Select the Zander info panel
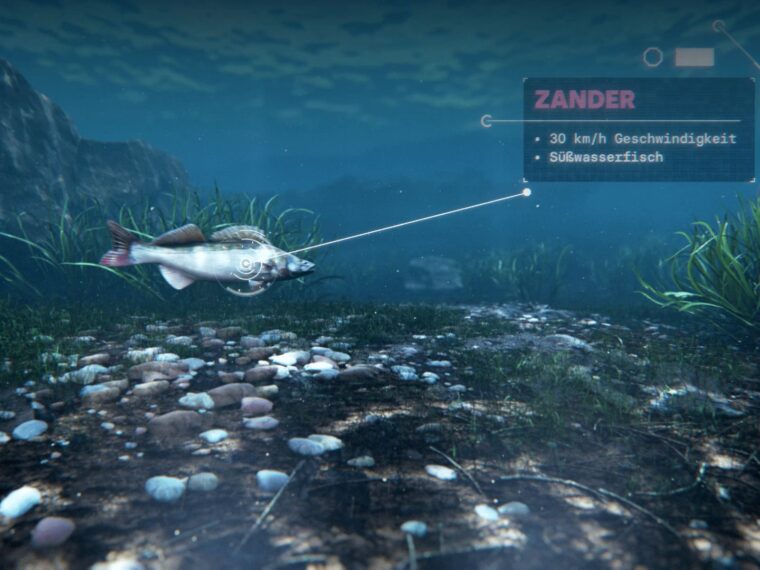The width and height of the screenshot is (760, 570). 638,130
